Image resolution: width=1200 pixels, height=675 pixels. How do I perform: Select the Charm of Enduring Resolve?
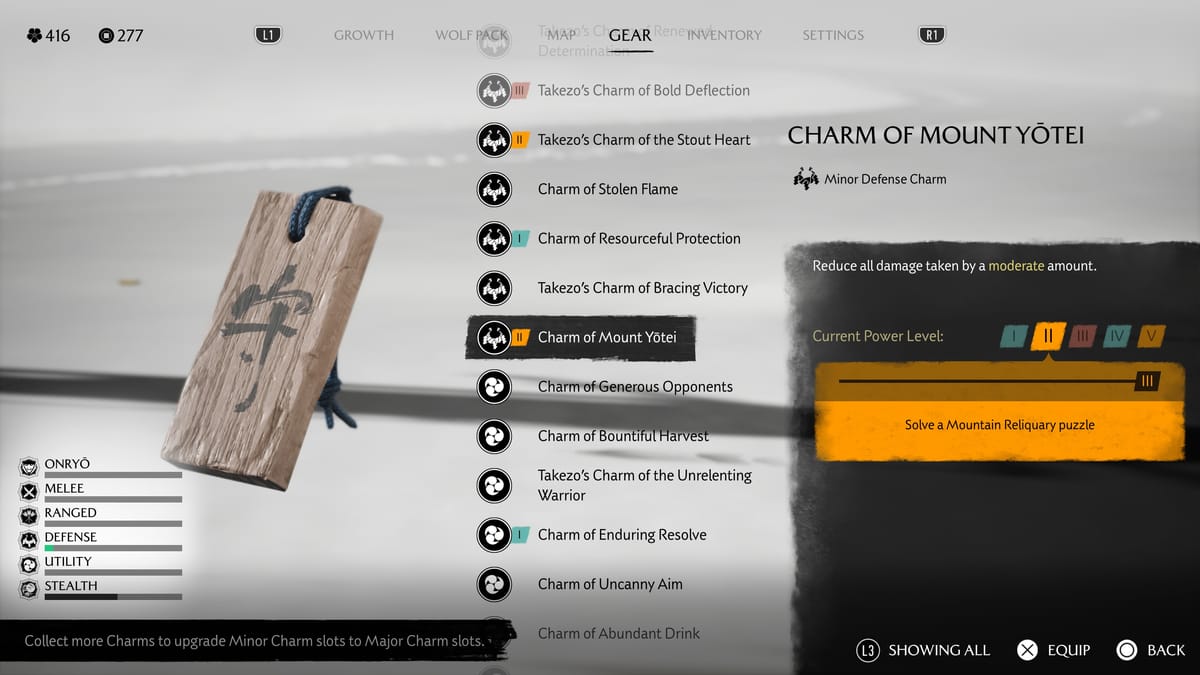point(621,535)
